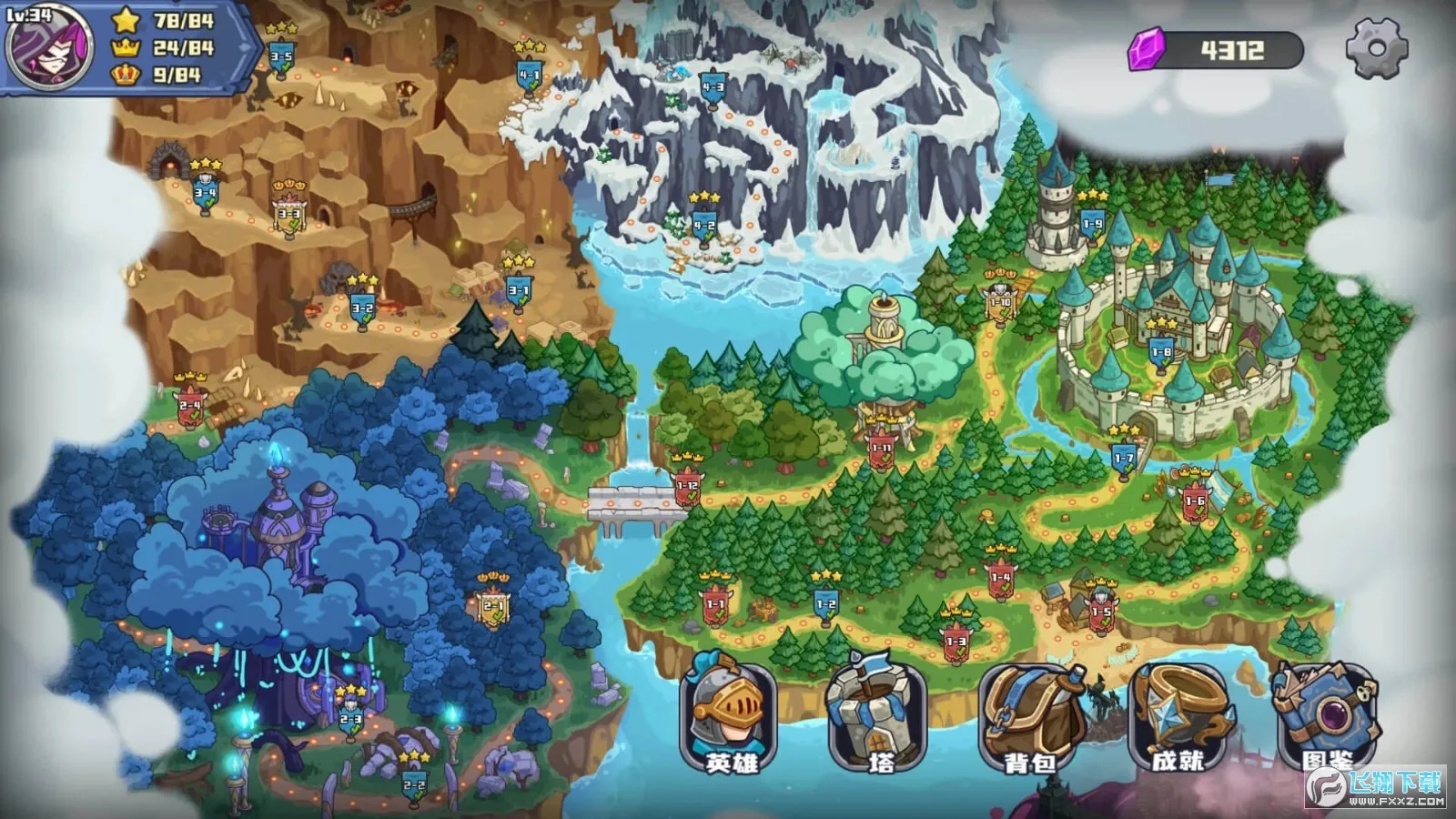The width and height of the screenshot is (1456, 819).
Task: Choose stage 1-2 blue flag
Action: pos(825,604)
